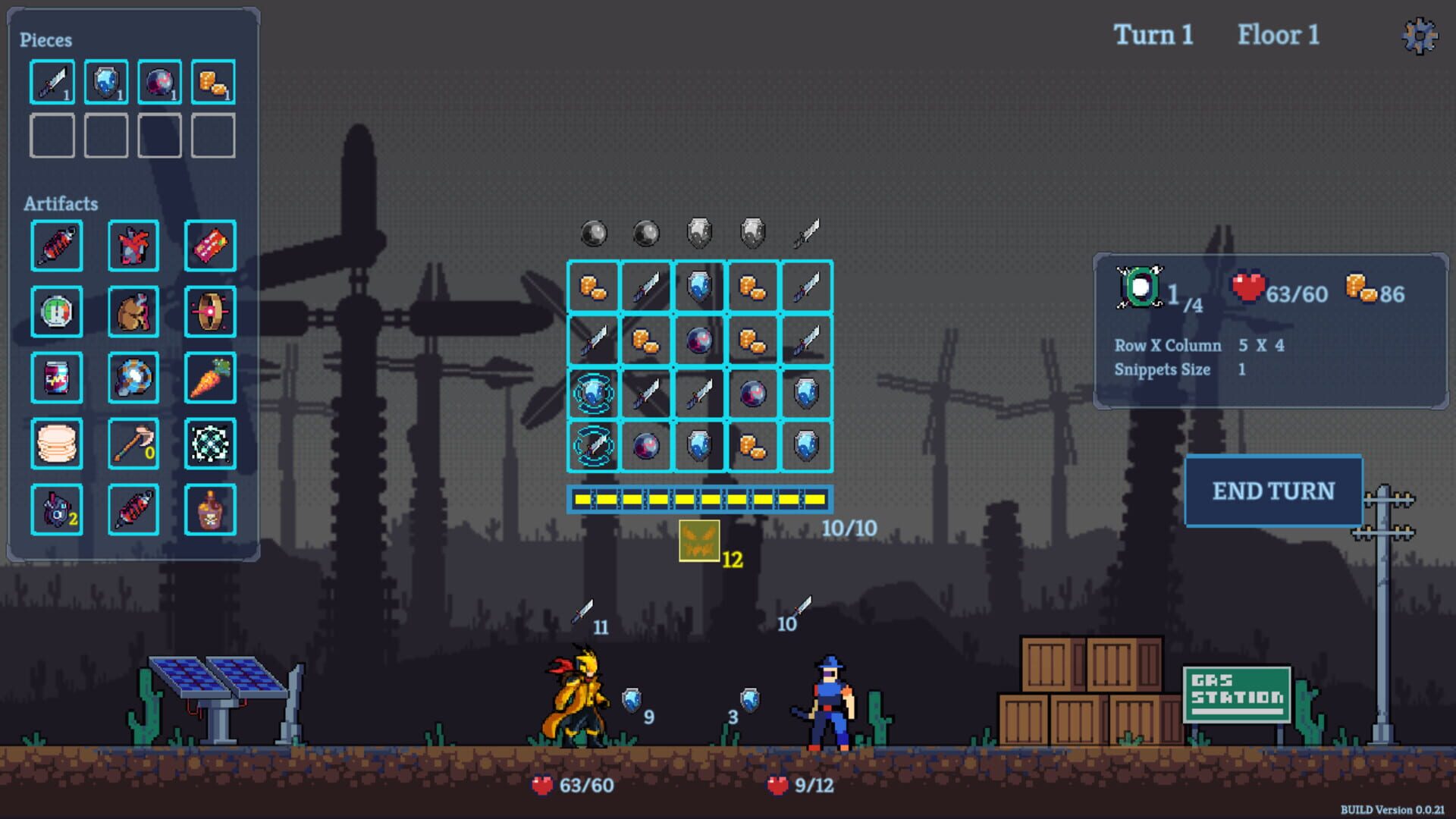This screenshot has height=819, width=1456.
Task: Select the gold coins piece
Action: click(x=213, y=82)
